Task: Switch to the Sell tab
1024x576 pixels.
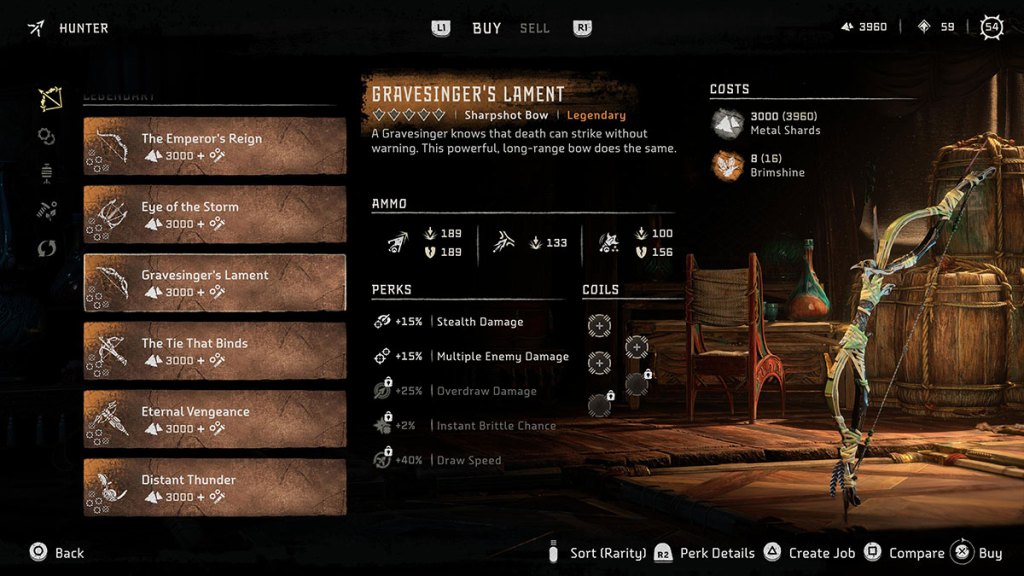Action: point(535,28)
